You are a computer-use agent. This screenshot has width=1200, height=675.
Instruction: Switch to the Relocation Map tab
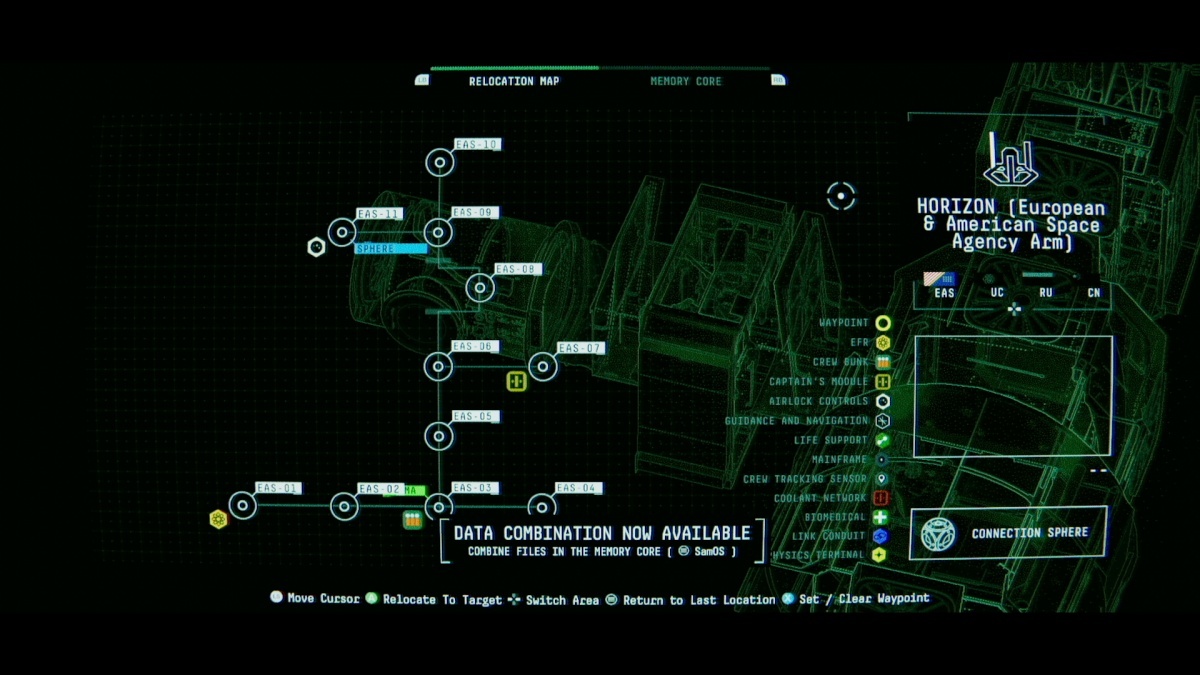[x=514, y=81]
